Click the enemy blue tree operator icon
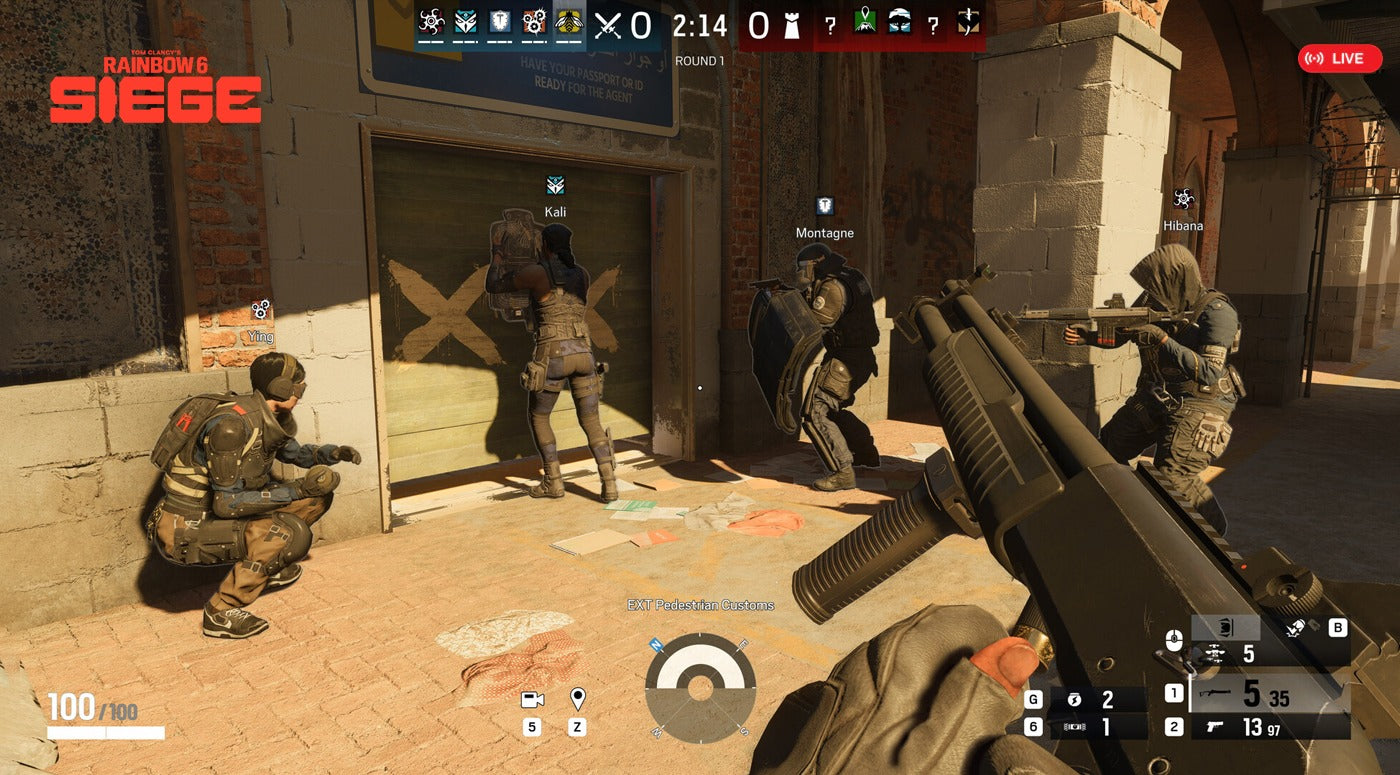The width and height of the screenshot is (1400, 775). 899,23
